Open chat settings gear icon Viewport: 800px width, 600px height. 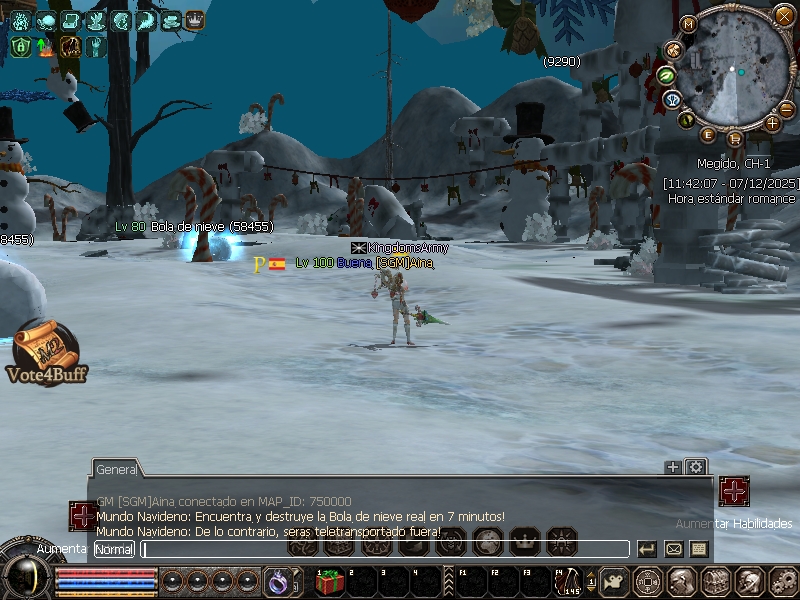695,467
